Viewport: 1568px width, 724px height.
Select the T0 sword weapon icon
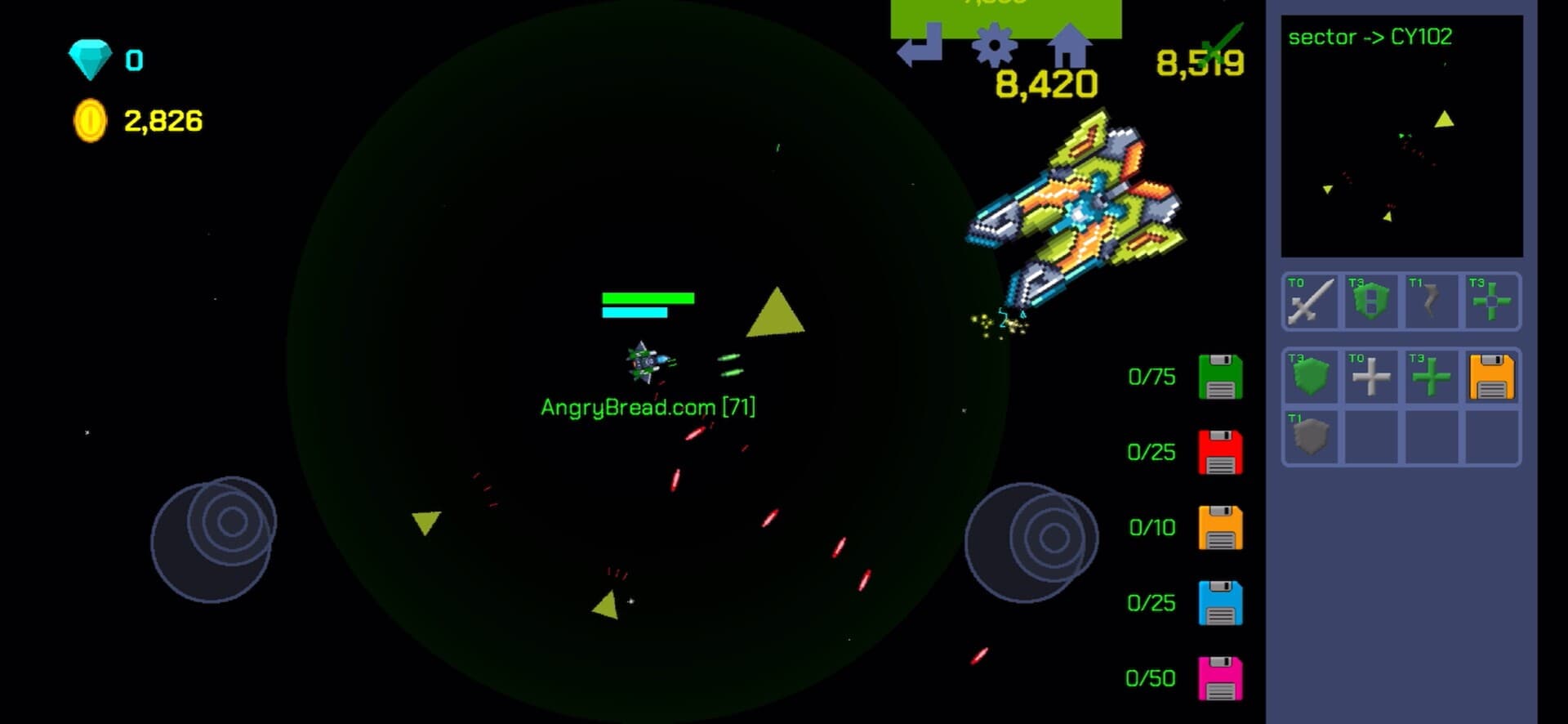point(1311,302)
